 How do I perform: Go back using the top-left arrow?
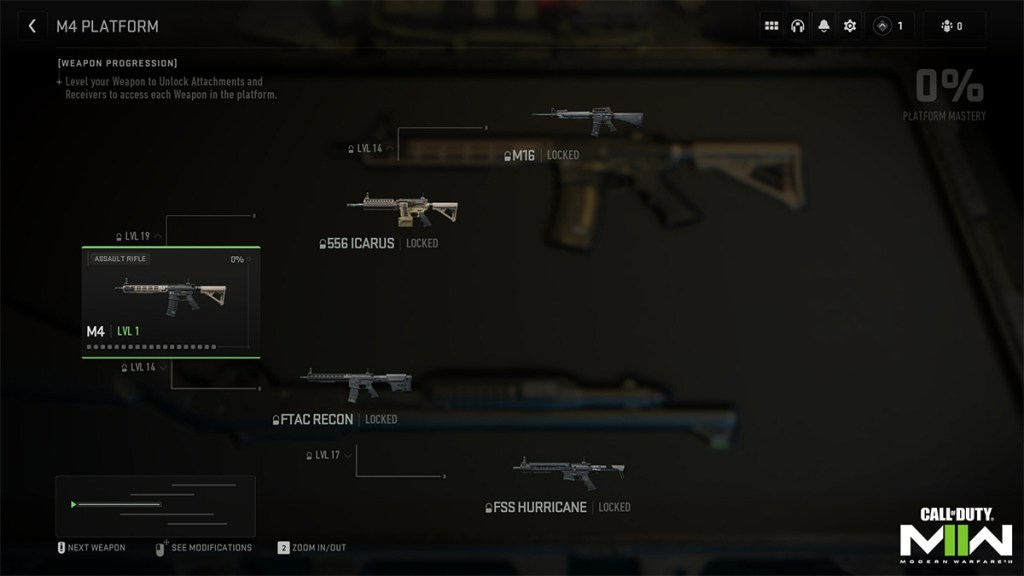point(32,26)
